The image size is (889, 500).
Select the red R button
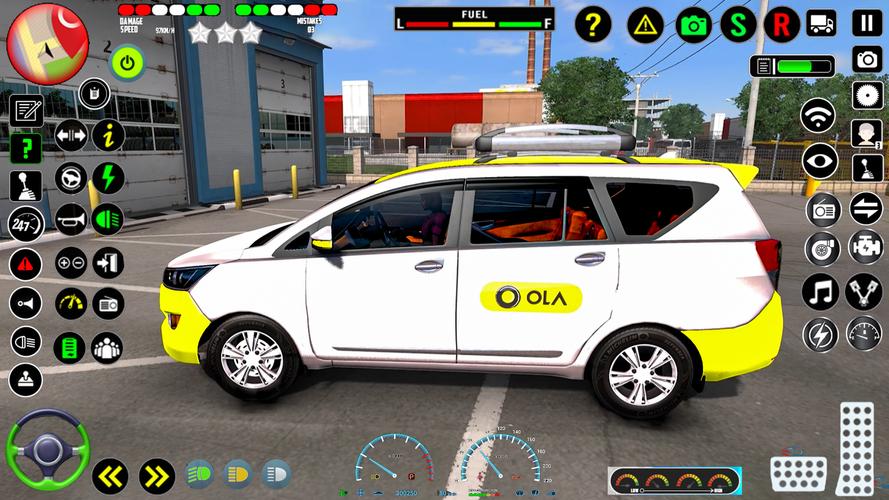781,23
